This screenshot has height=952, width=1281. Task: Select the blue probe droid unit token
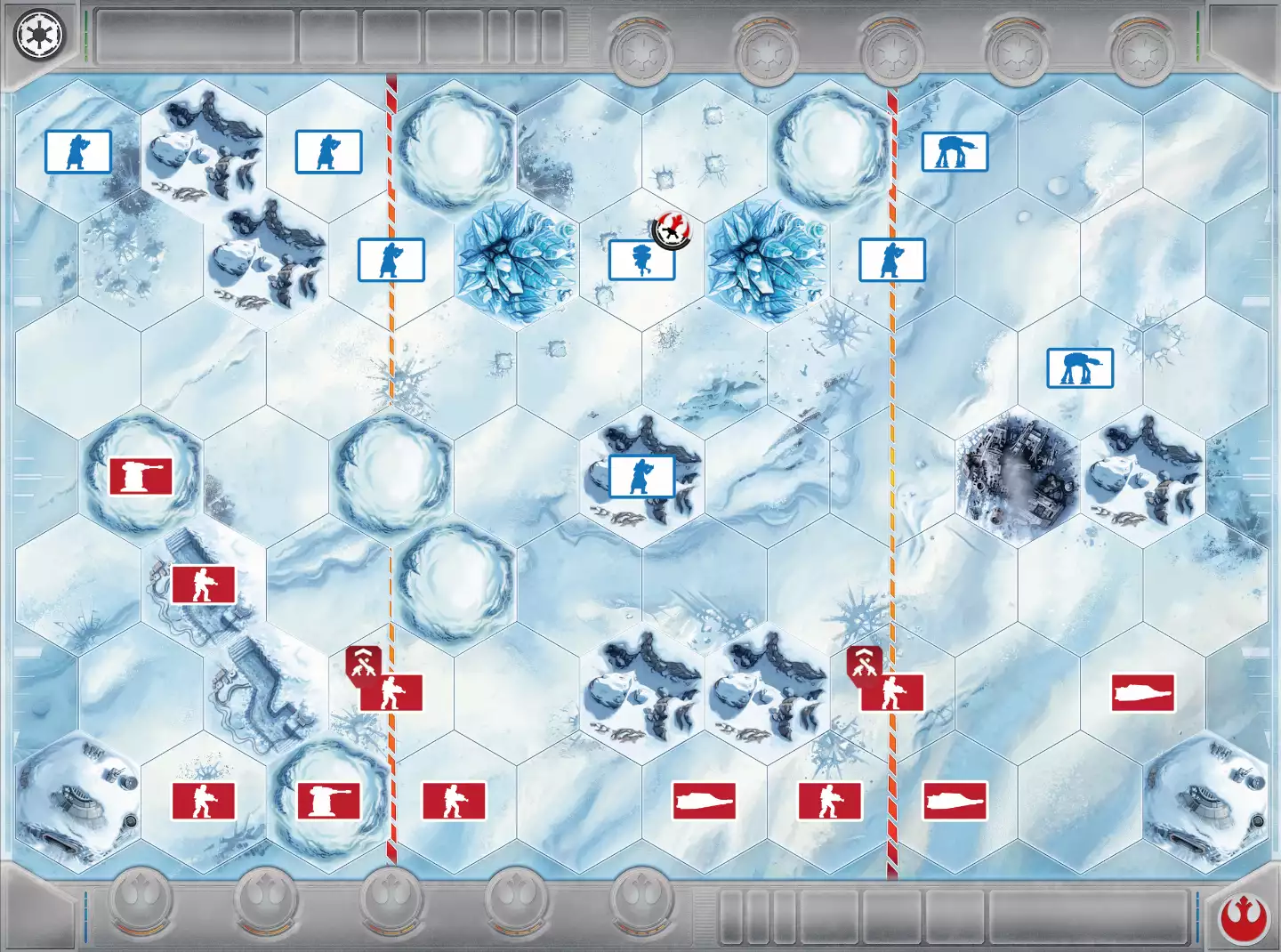coord(641,260)
